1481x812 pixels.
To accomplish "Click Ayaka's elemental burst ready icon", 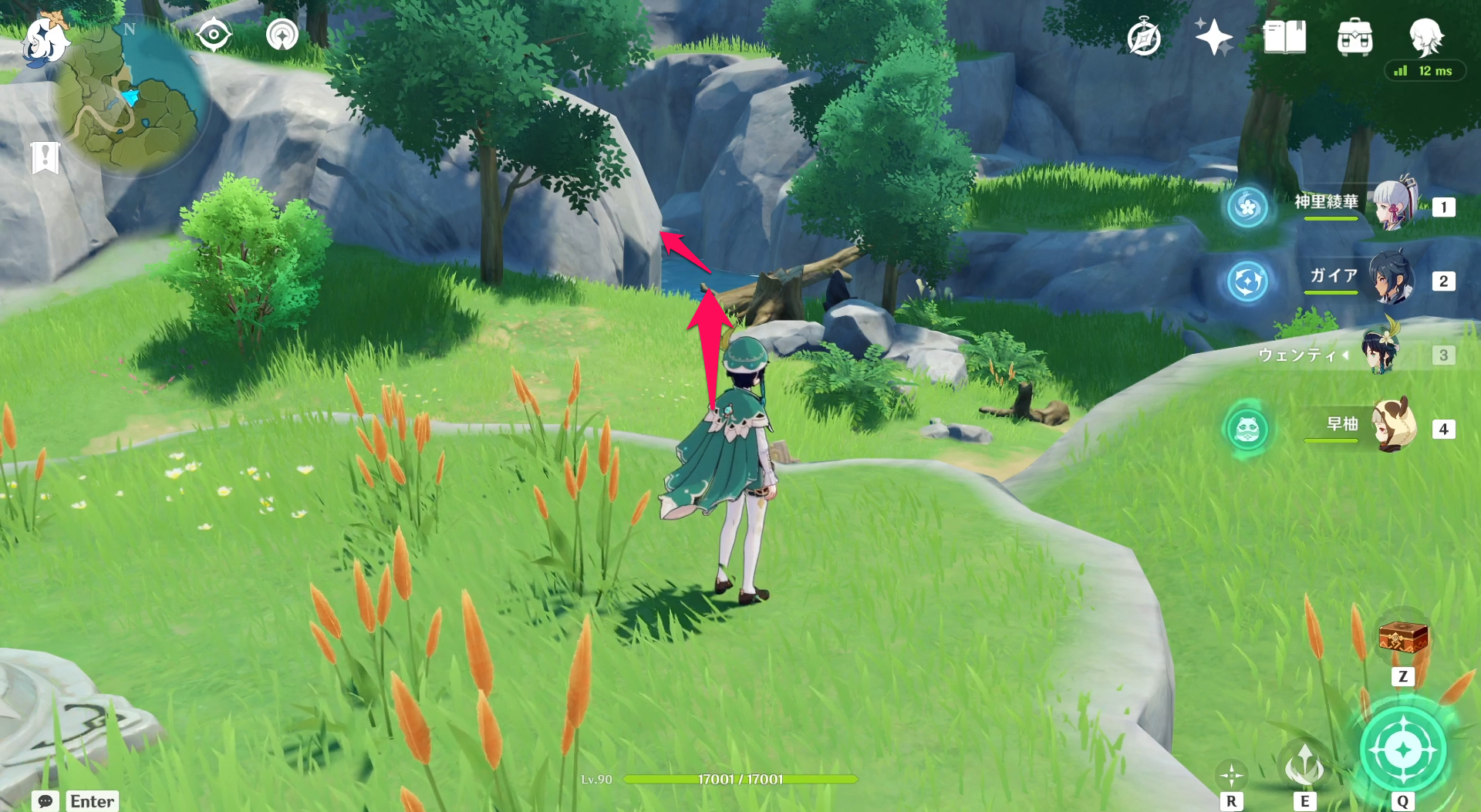I will (1247, 207).
